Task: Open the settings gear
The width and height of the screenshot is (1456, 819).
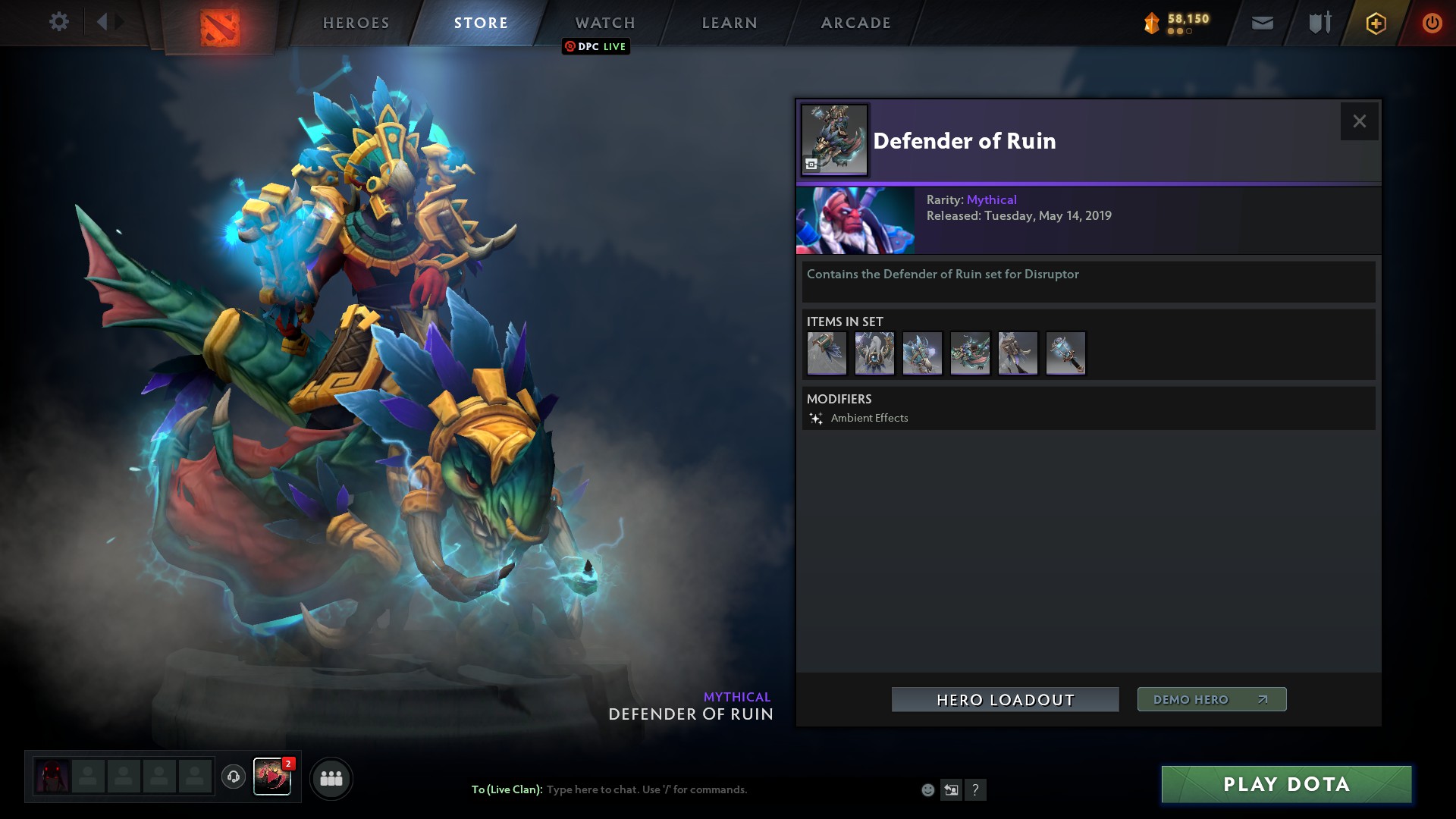Action: click(x=58, y=21)
